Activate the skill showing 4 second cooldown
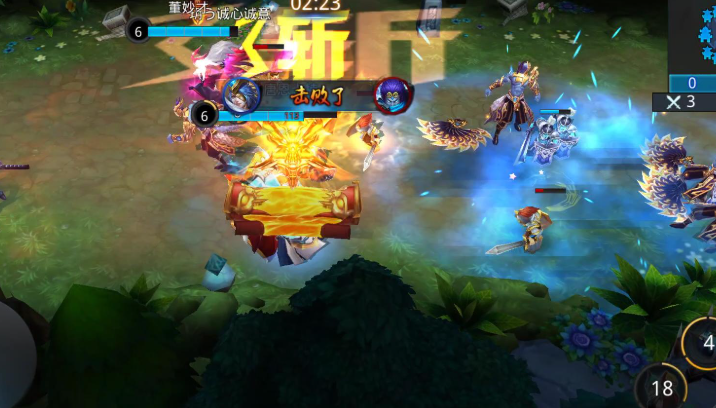This screenshot has width=716, height=408. [702, 344]
